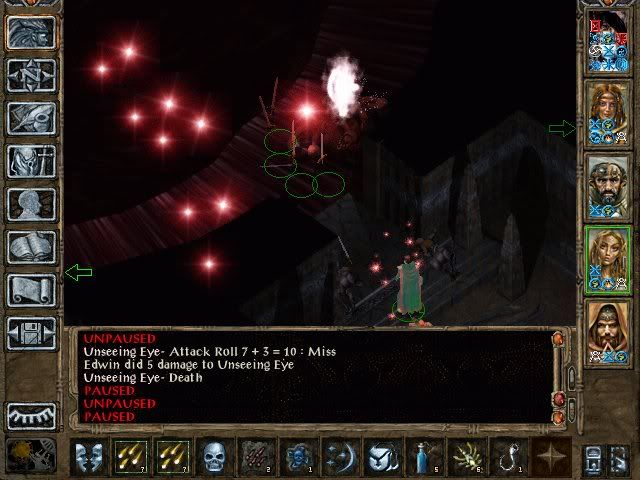Viewport: 640px width, 480px height.
Task: Click the twin masks dialogue button
Action: tap(89, 457)
